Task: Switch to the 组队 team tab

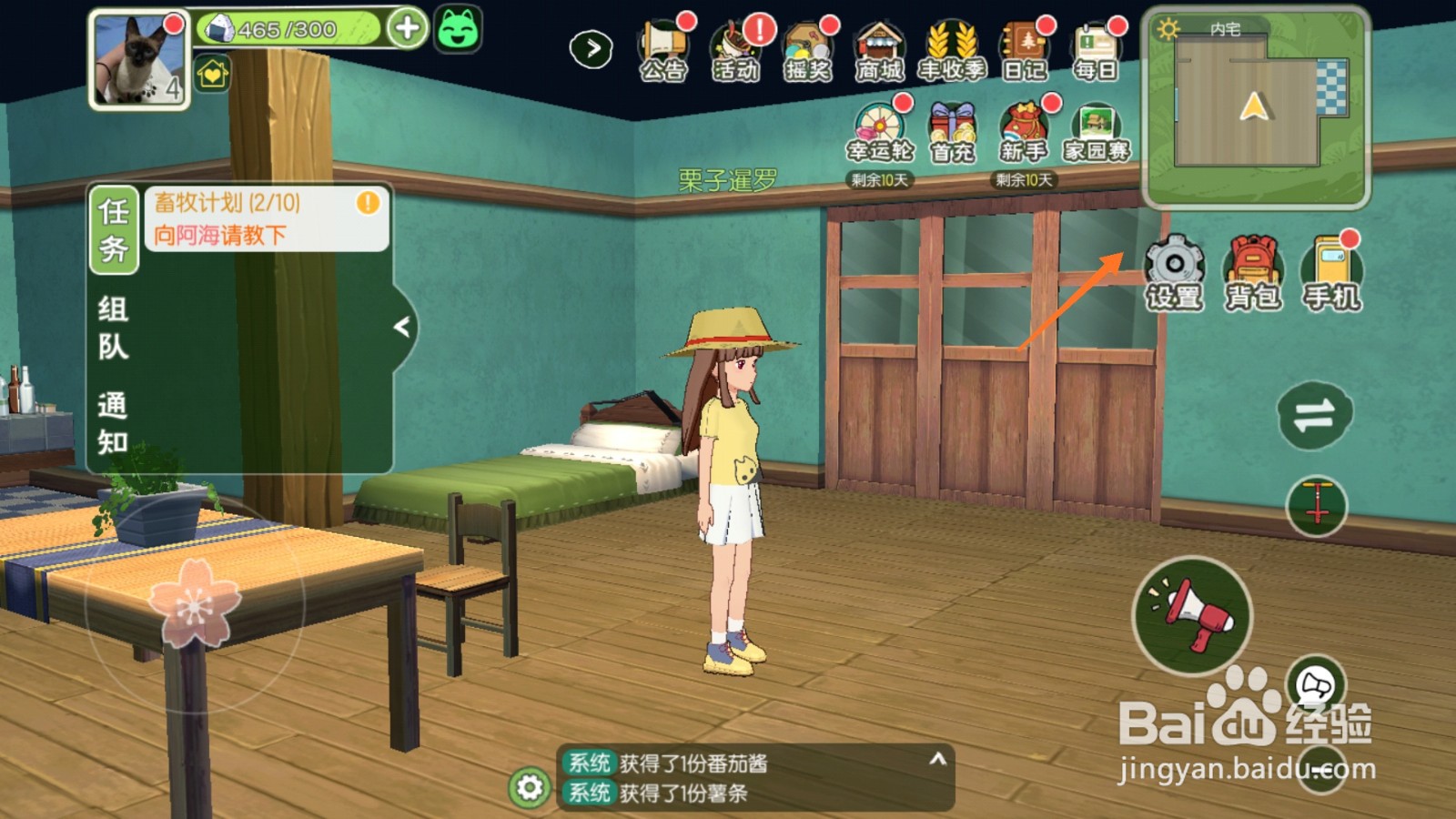Action: (113, 328)
